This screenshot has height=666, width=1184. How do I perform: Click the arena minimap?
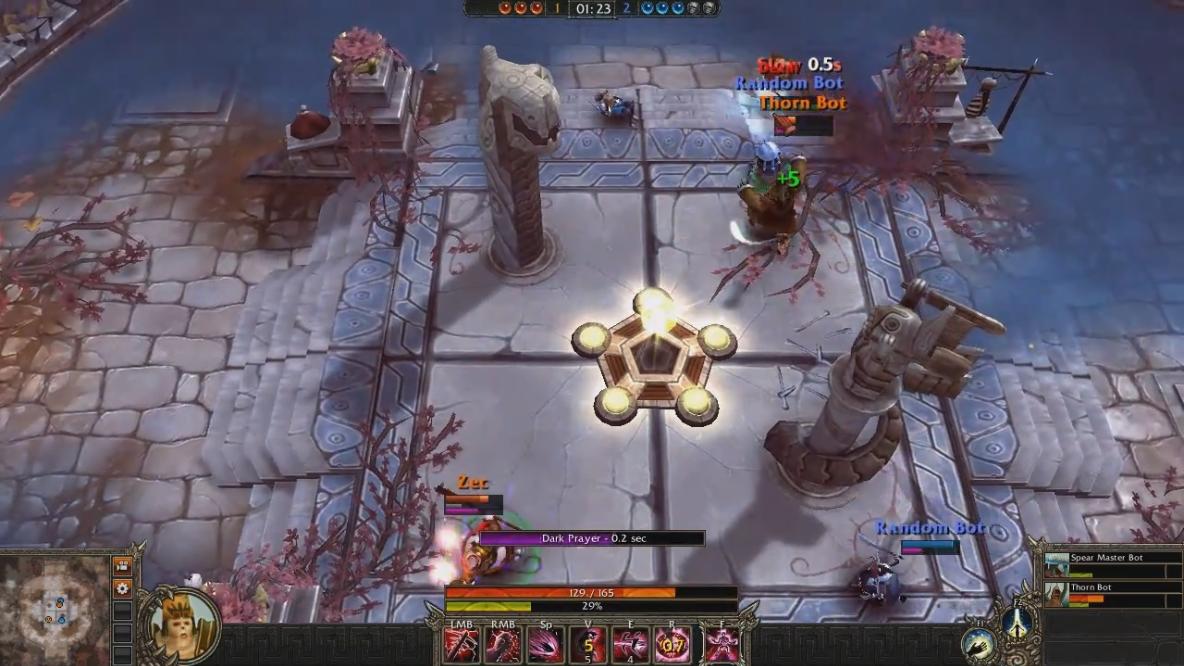point(54,610)
